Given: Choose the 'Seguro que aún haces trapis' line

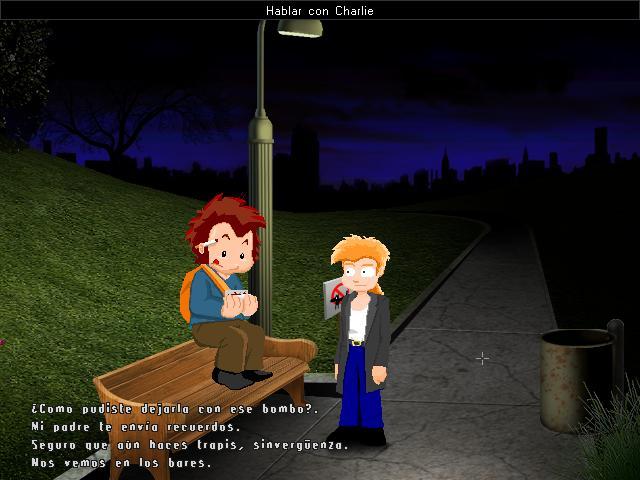Looking at the screenshot, I should tap(190, 444).
